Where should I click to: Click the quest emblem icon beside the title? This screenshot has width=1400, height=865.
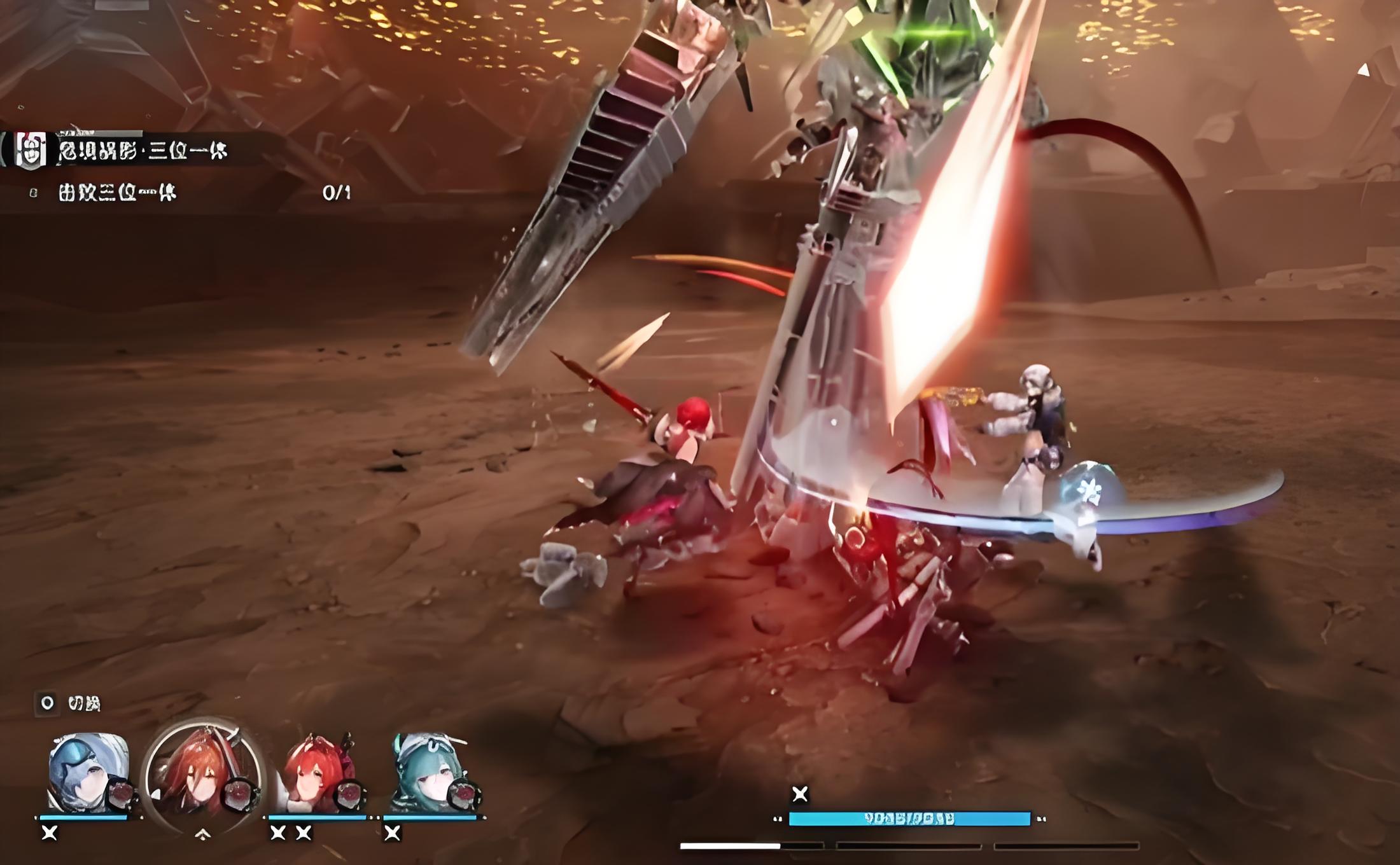tap(30, 151)
